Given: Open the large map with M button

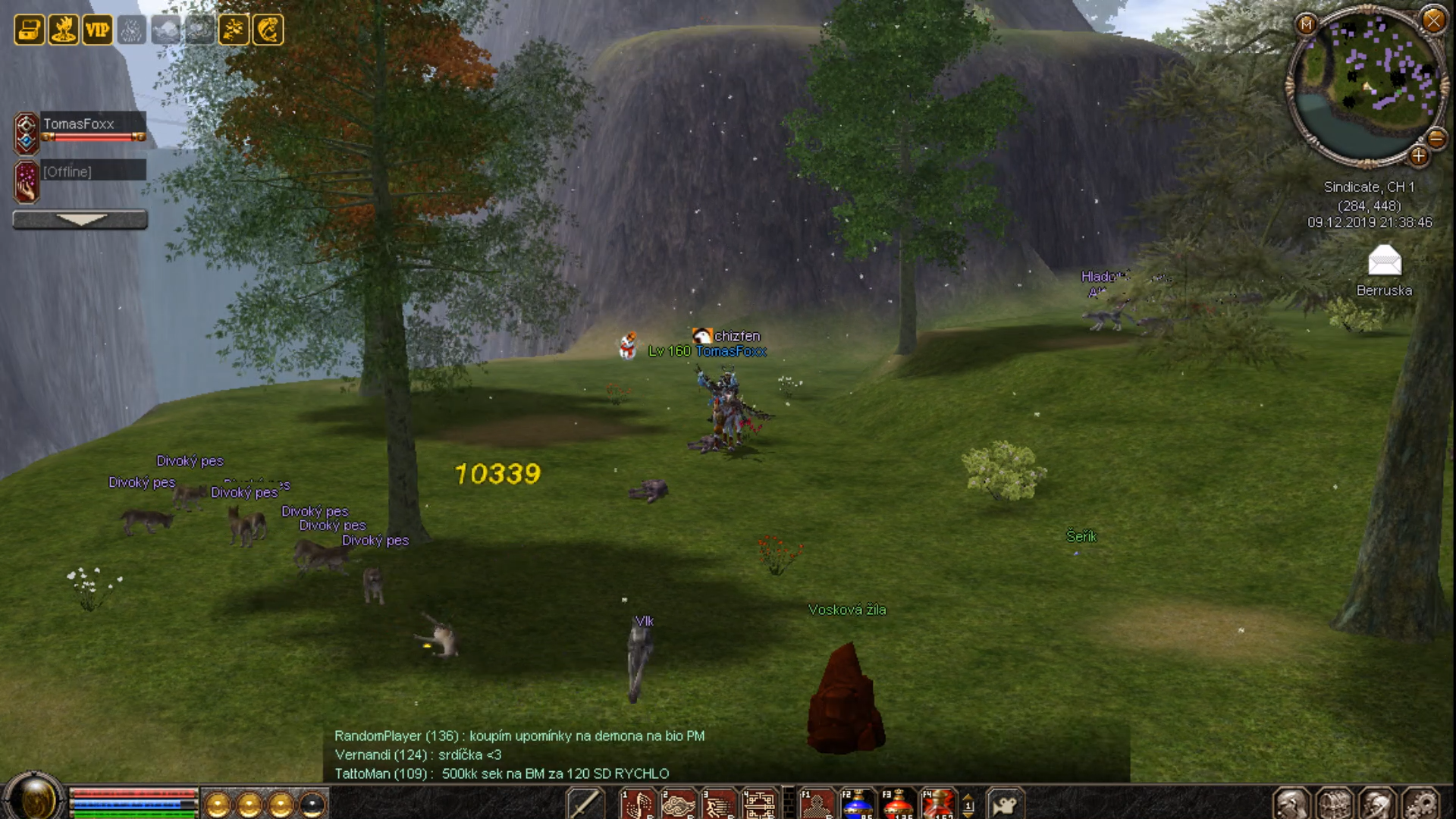Looking at the screenshot, I should pos(1307,24).
